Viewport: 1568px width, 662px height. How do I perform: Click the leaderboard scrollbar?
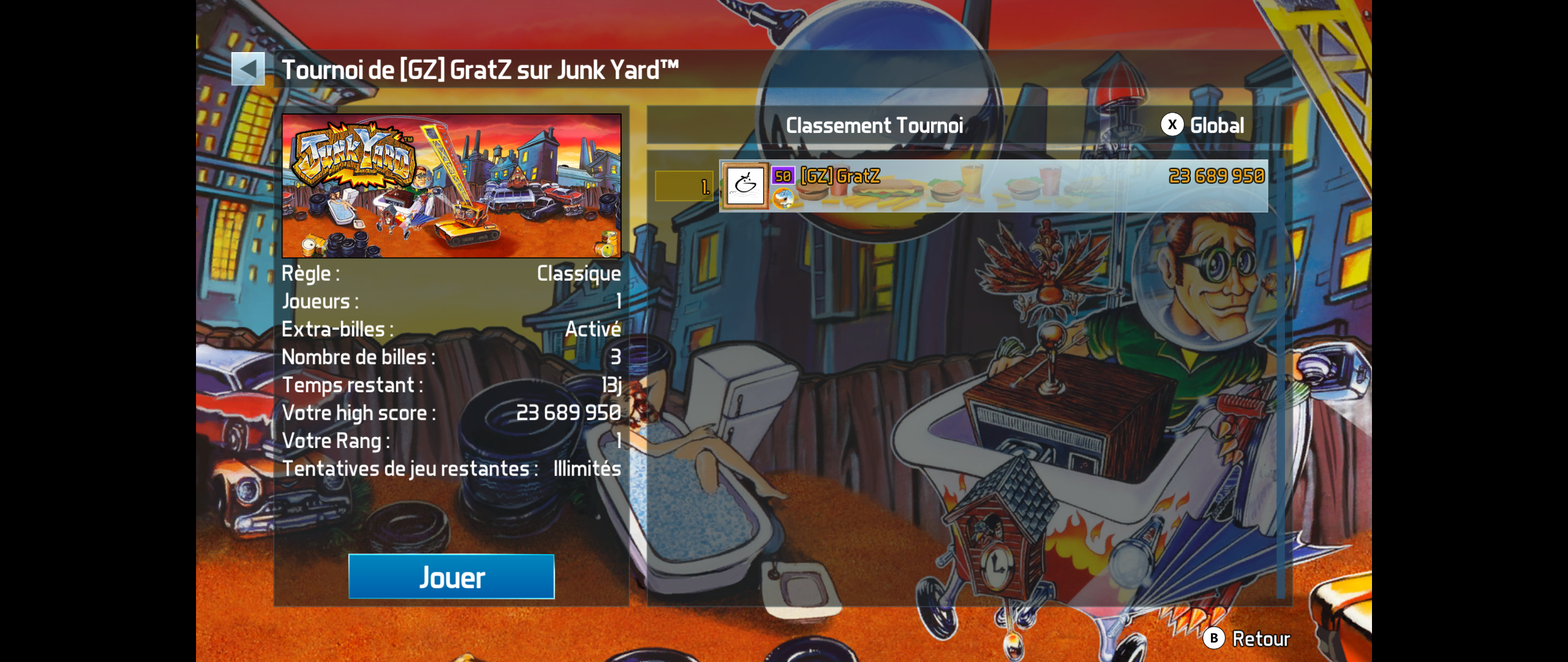click(x=1280, y=374)
